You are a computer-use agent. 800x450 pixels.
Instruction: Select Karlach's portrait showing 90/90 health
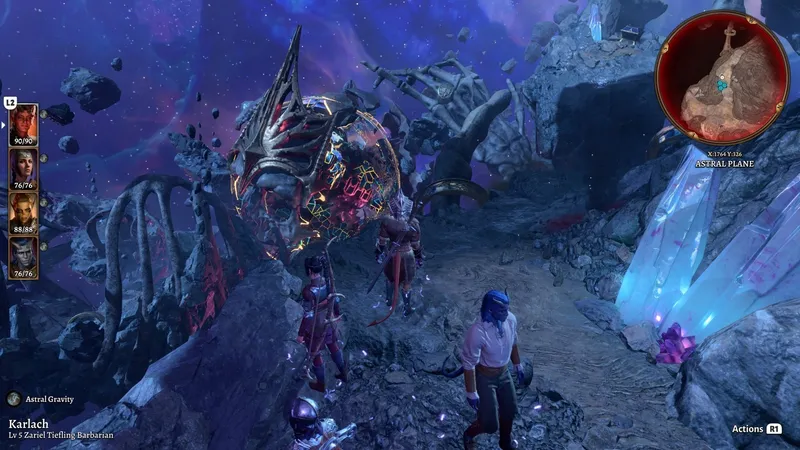point(24,124)
